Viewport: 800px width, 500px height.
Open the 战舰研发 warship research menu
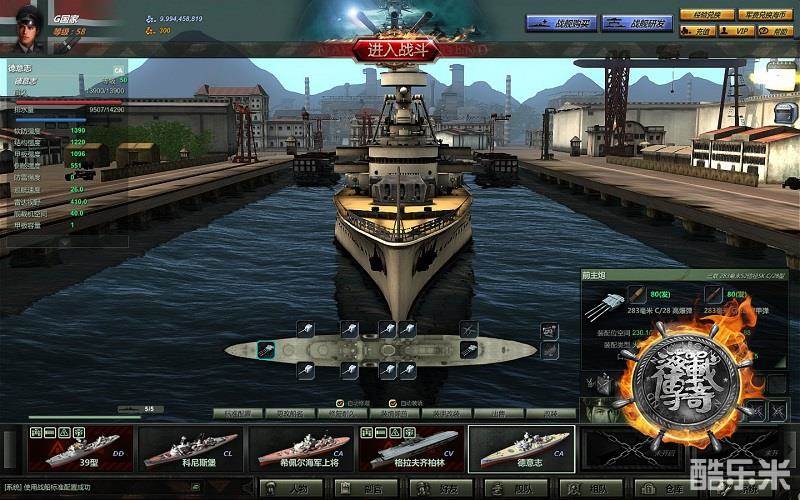tap(636, 23)
